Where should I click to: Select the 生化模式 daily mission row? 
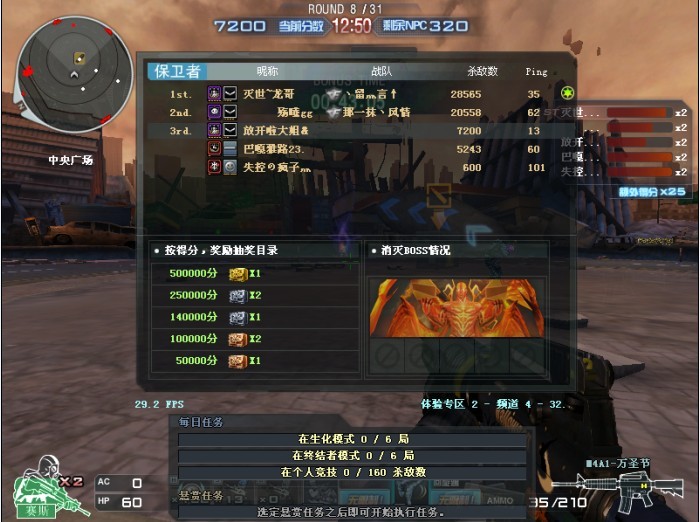(x=352, y=439)
